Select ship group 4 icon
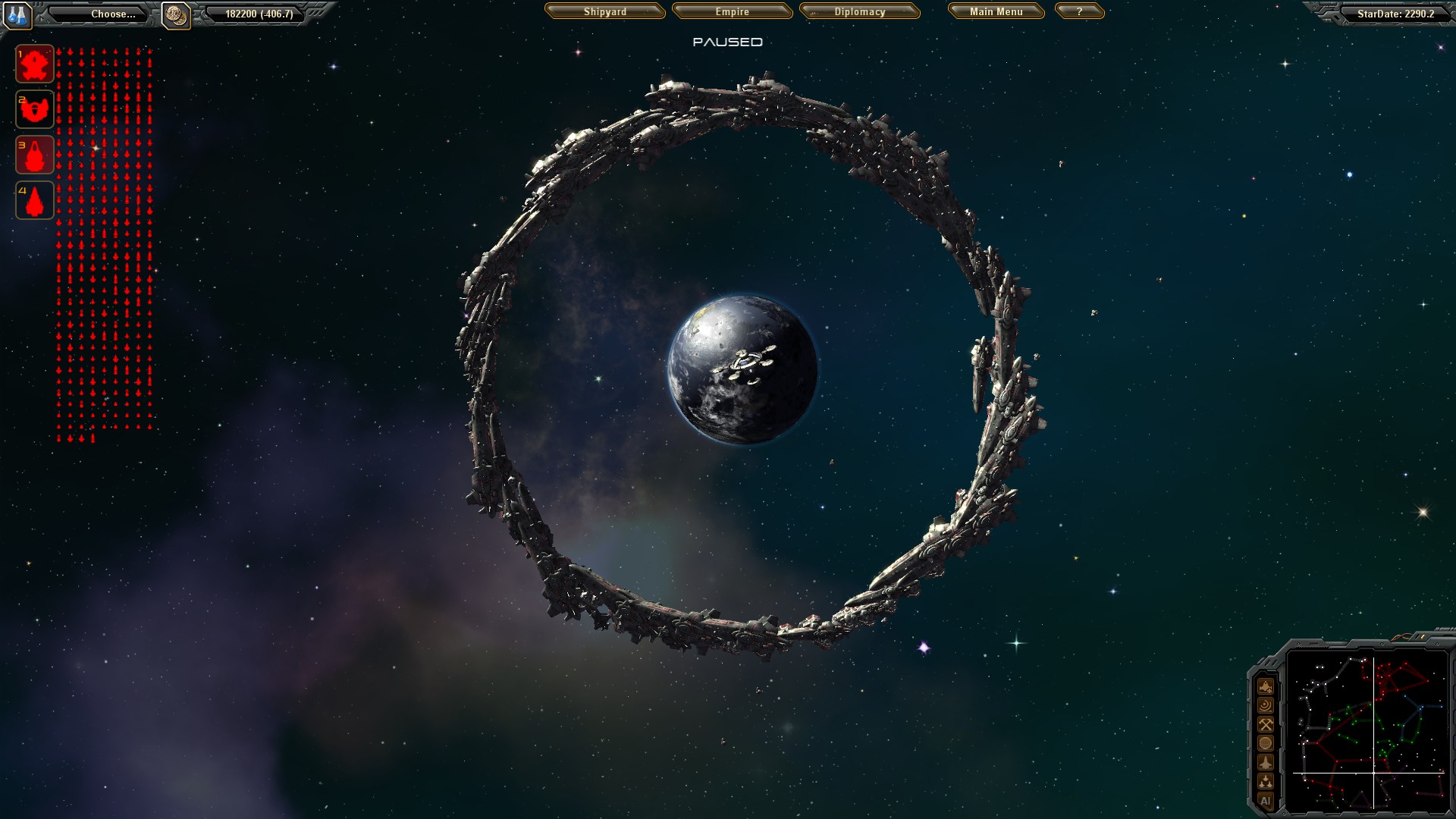Image resolution: width=1456 pixels, height=819 pixels. pos(33,199)
